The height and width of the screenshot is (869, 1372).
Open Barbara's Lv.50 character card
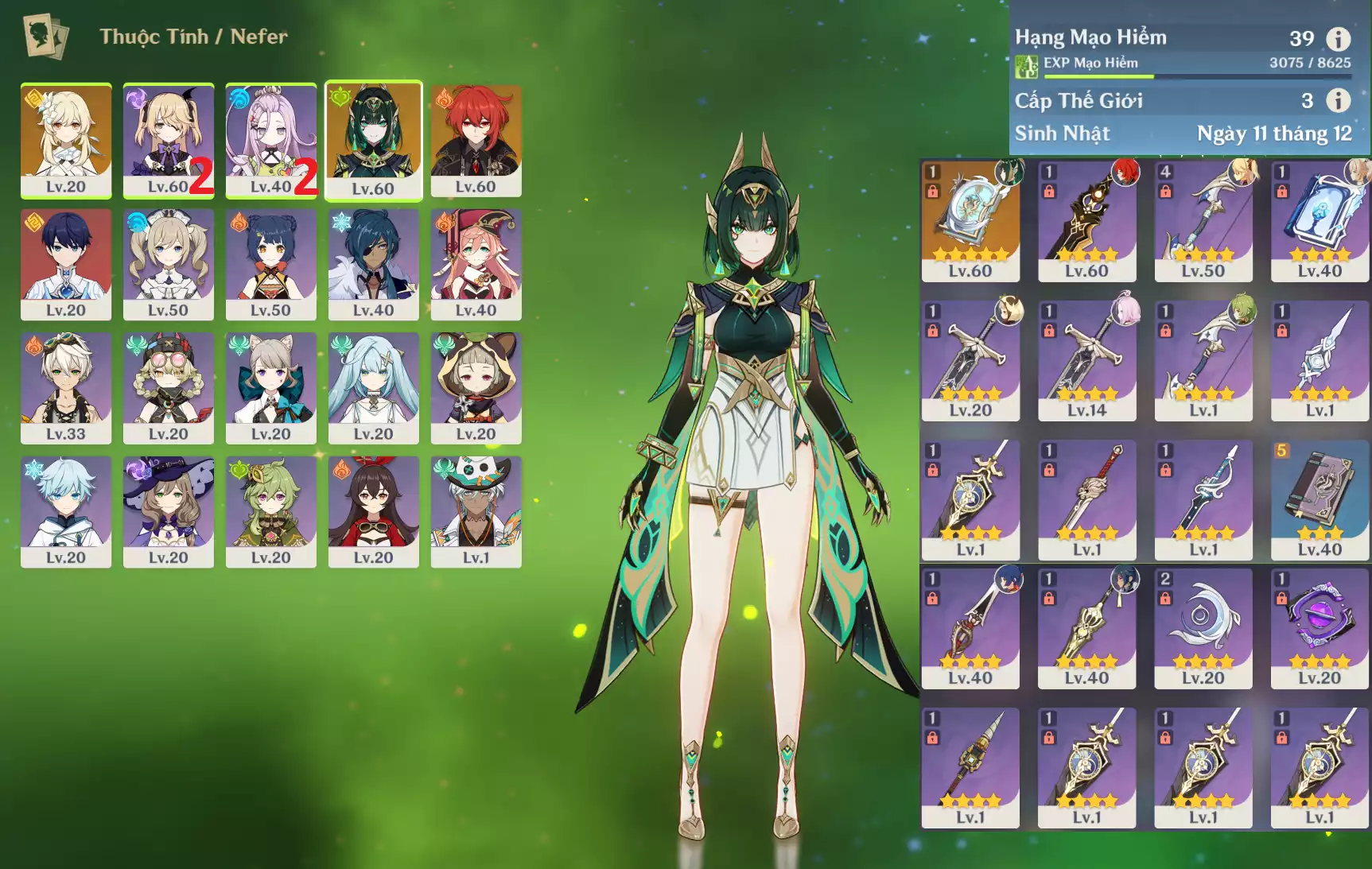pos(168,264)
